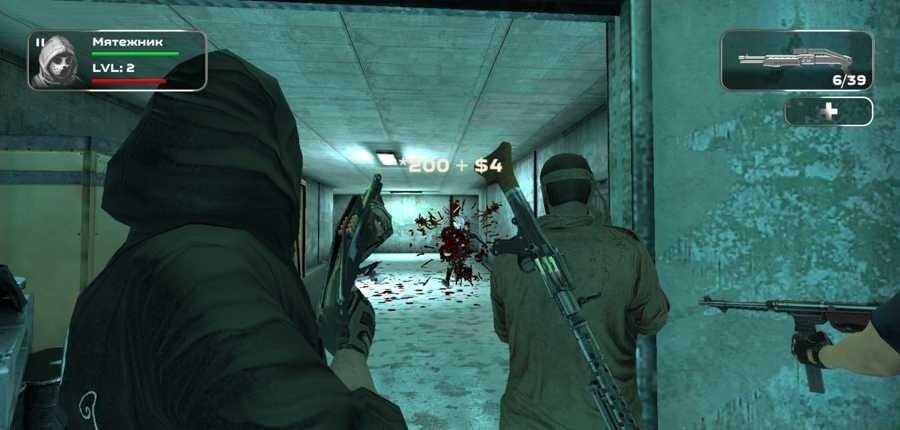The width and height of the screenshot is (900, 430).
Task: Select the shotgun weapon panel
Action: tap(796, 60)
